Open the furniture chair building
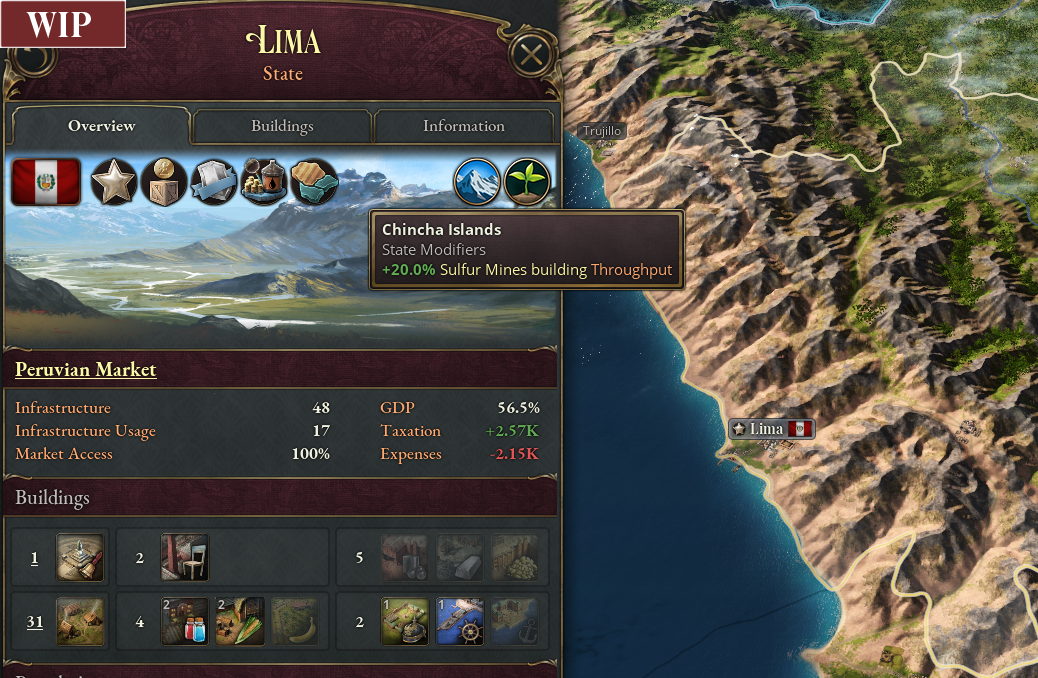 (185, 557)
